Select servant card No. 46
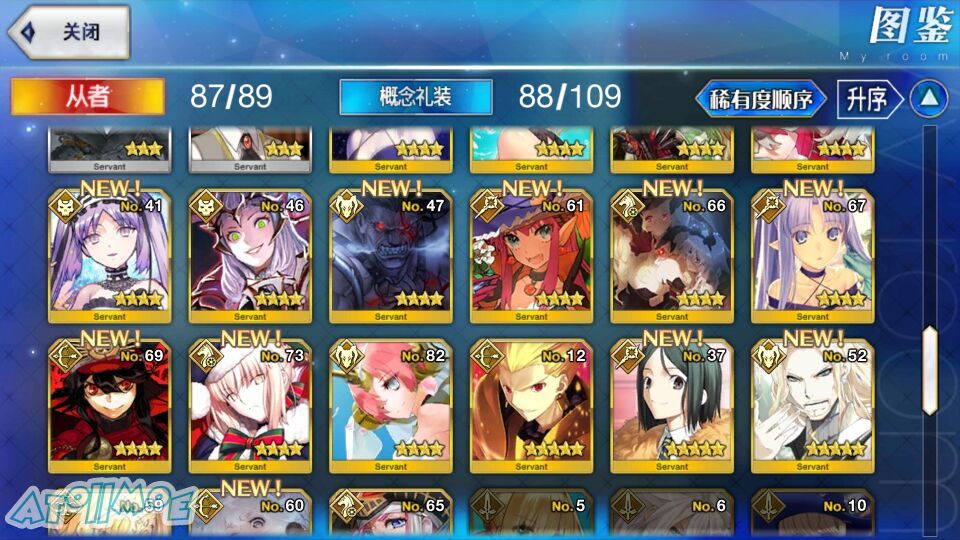960x540 pixels. 250,257
